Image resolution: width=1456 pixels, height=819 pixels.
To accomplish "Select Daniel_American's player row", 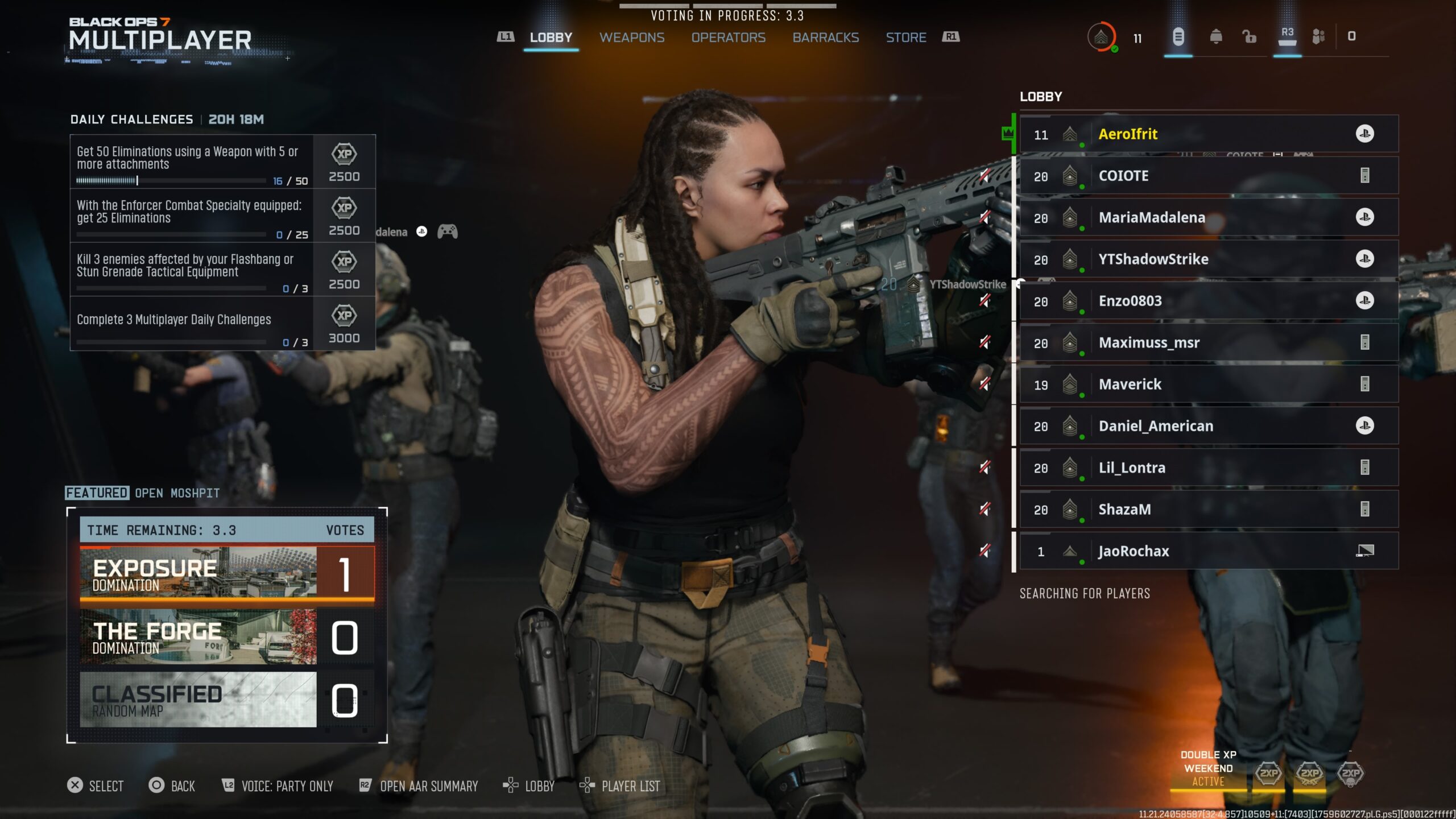I will tap(1208, 426).
